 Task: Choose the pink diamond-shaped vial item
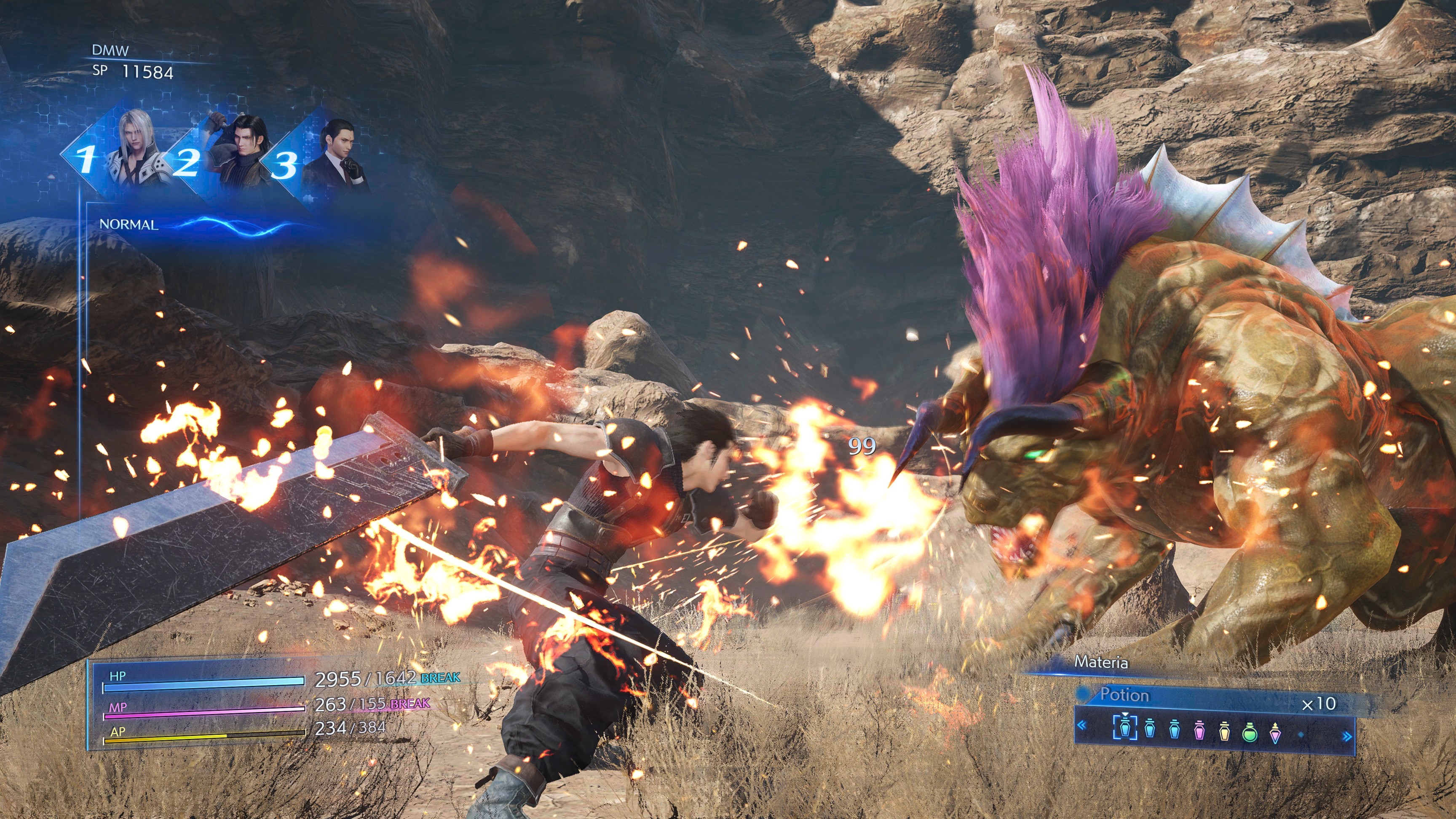tap(1275, 732)
